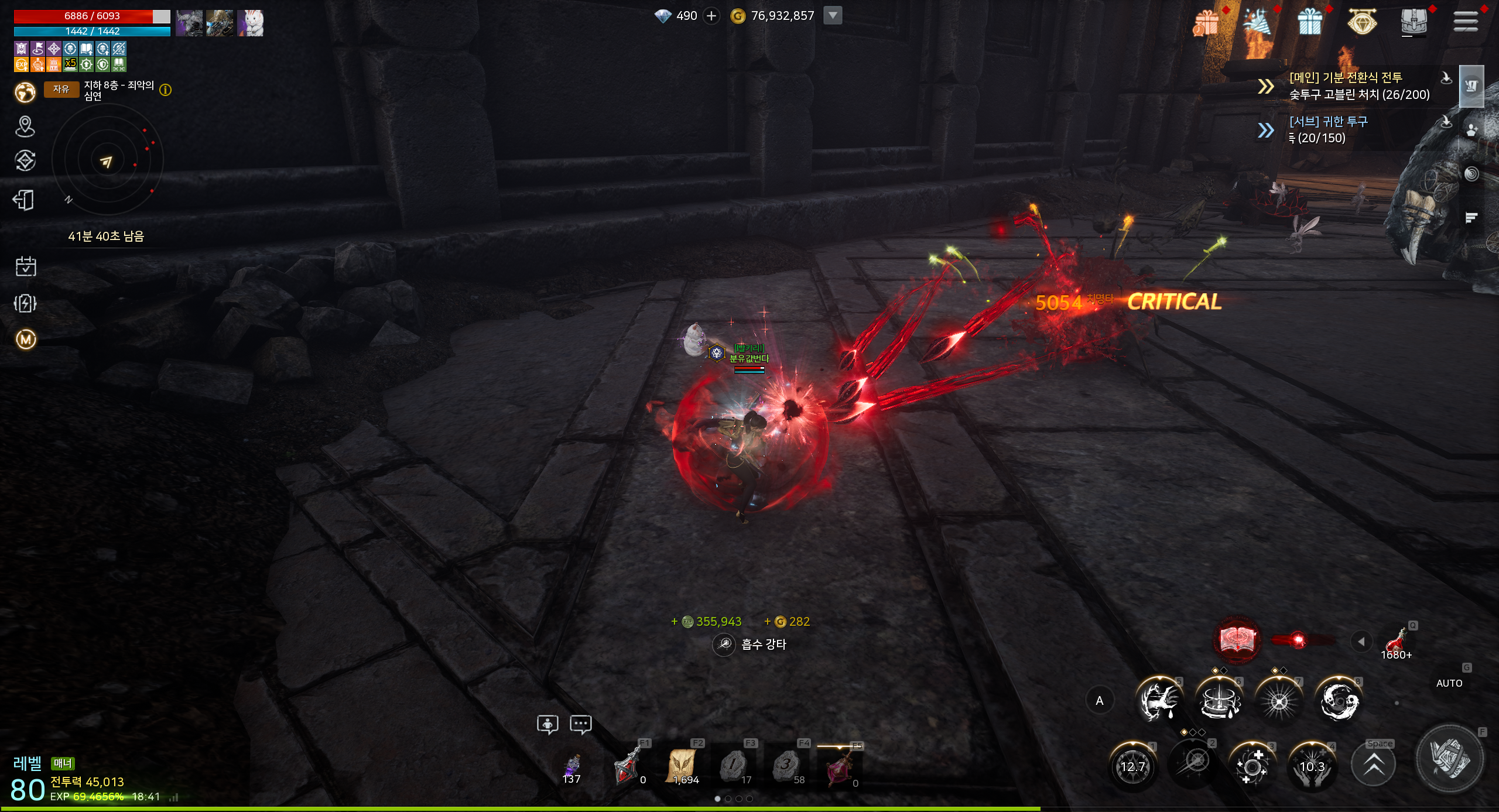The image size is (1499, 812).
Task: Add diamonds with the plus button
Action: (711, 16)
